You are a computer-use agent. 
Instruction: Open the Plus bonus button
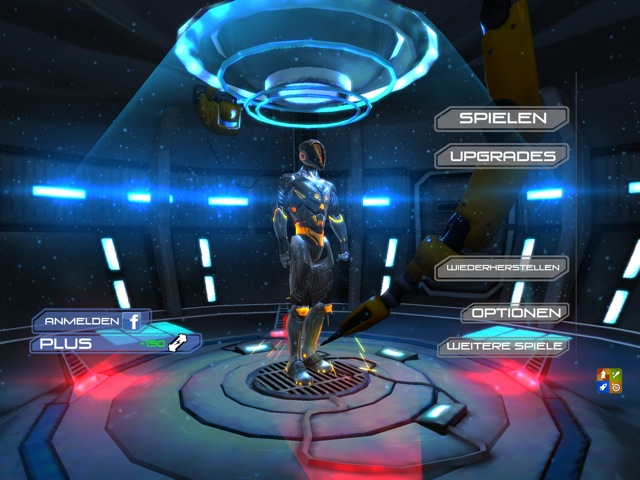click(115, 343)
